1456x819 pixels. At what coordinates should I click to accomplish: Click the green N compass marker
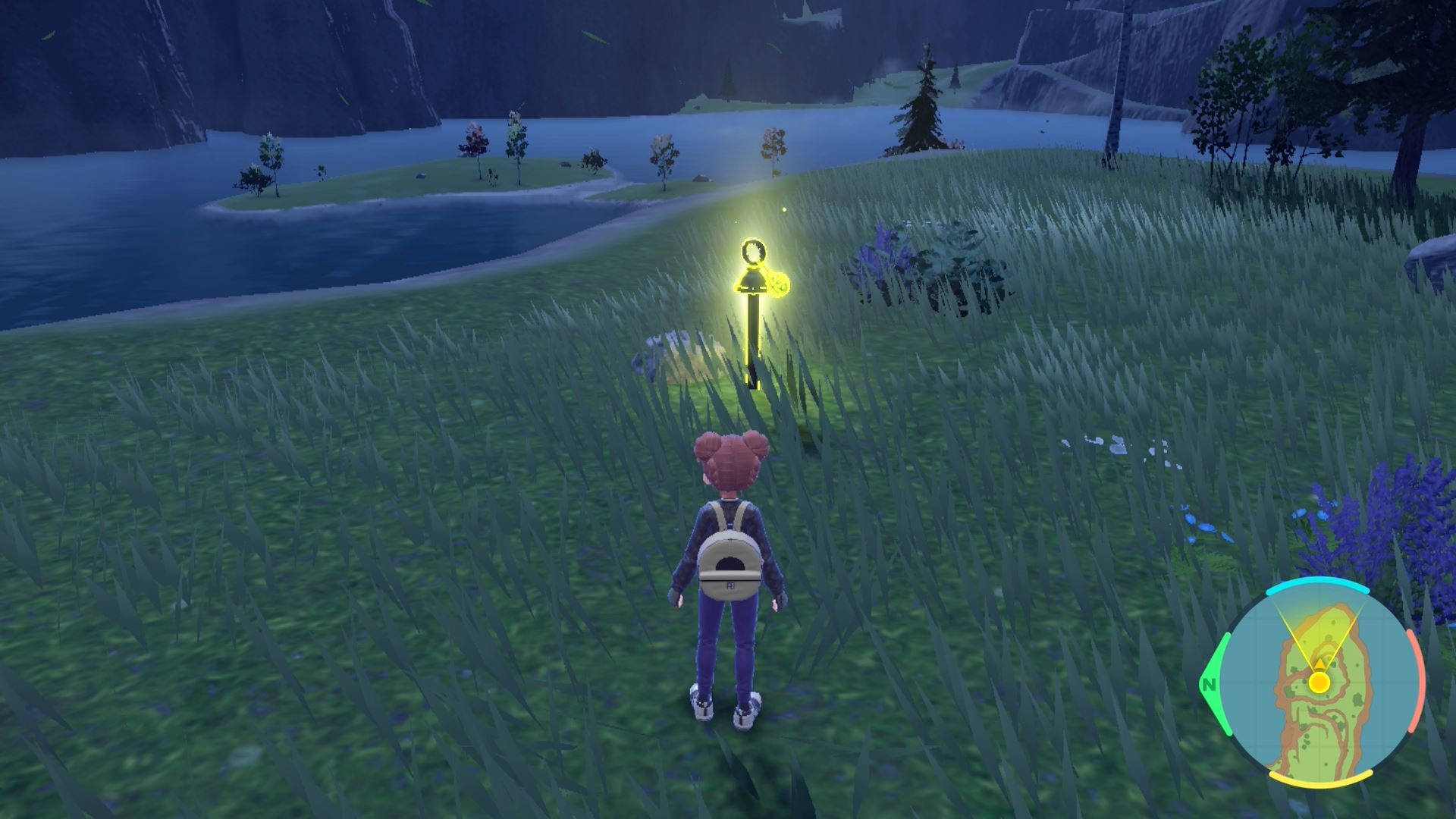(1209, 686)
